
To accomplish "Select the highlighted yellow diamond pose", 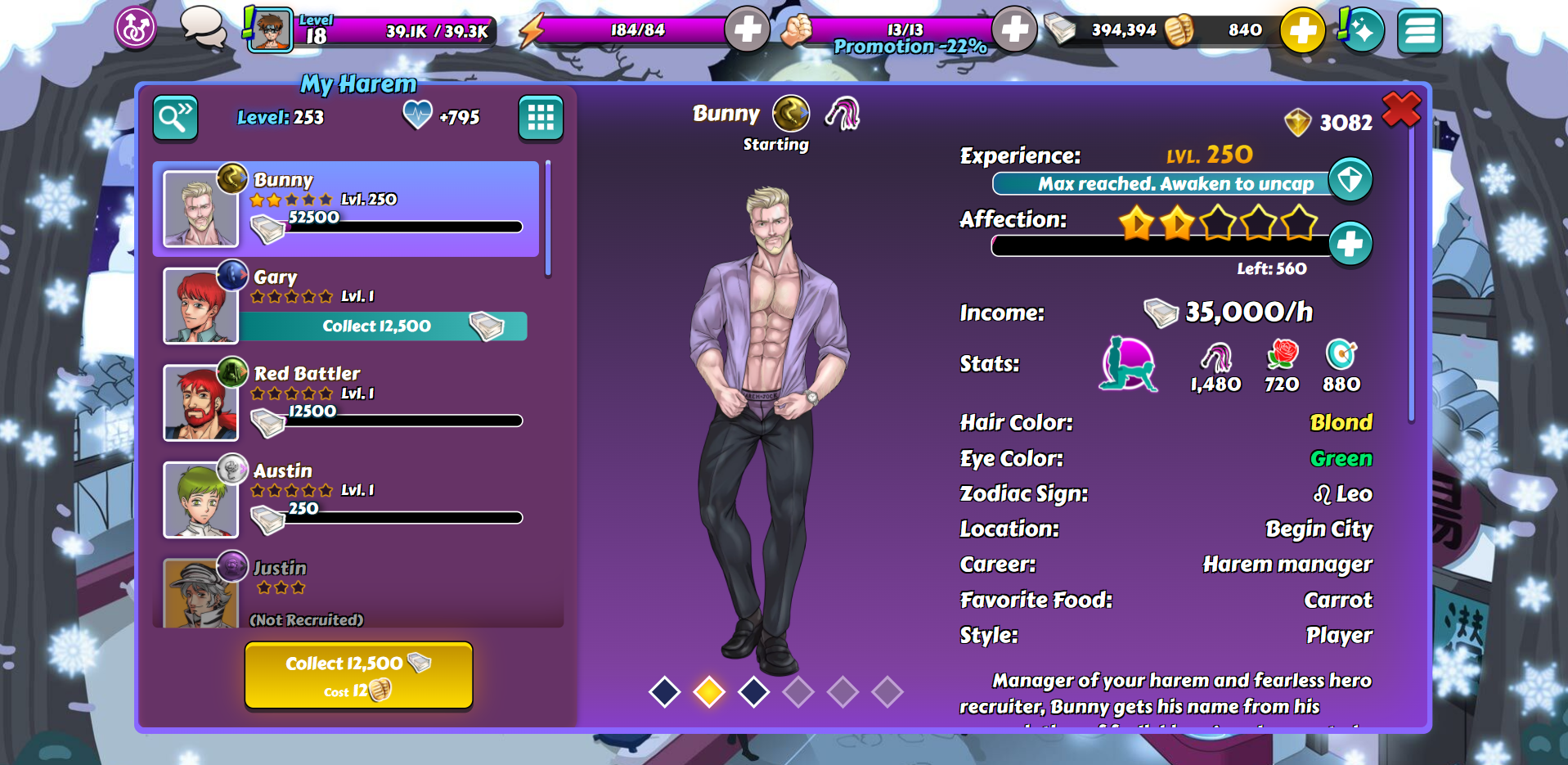I will tap(708, 691).
